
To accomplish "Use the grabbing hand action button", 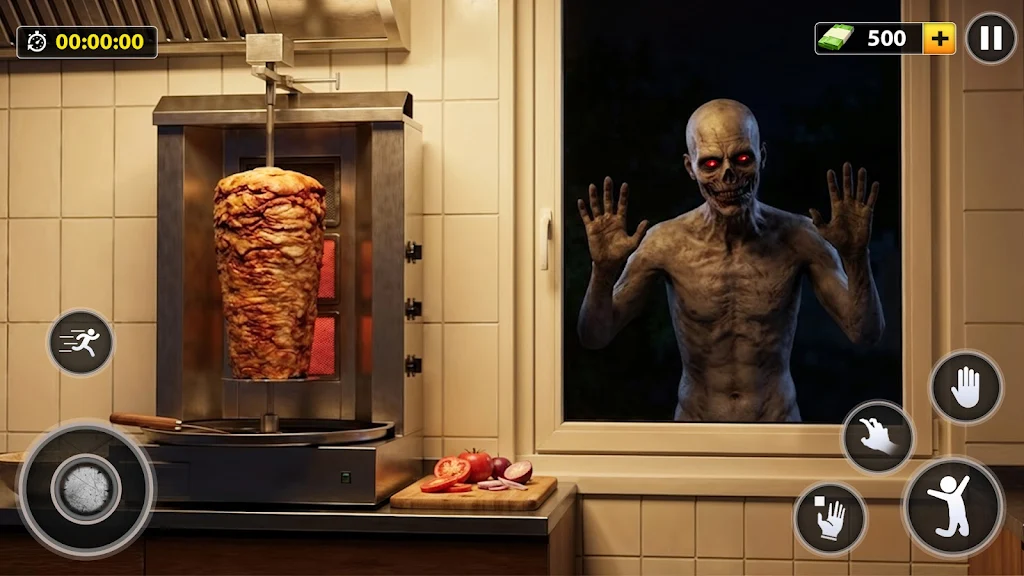I will 878,437.
